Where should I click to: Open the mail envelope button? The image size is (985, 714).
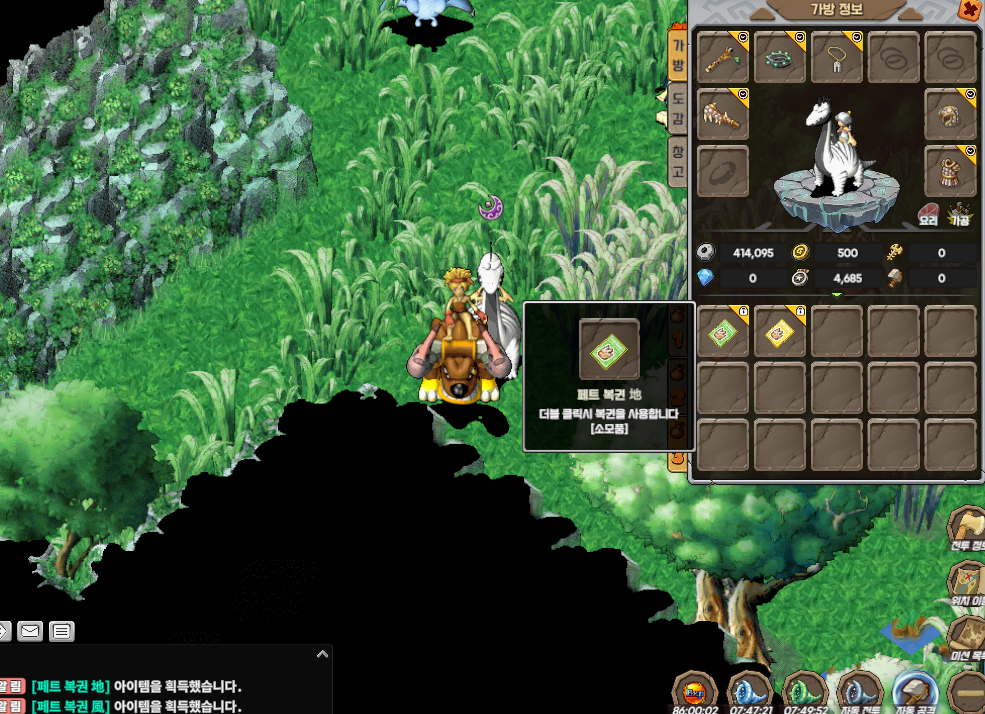point(30,631)
